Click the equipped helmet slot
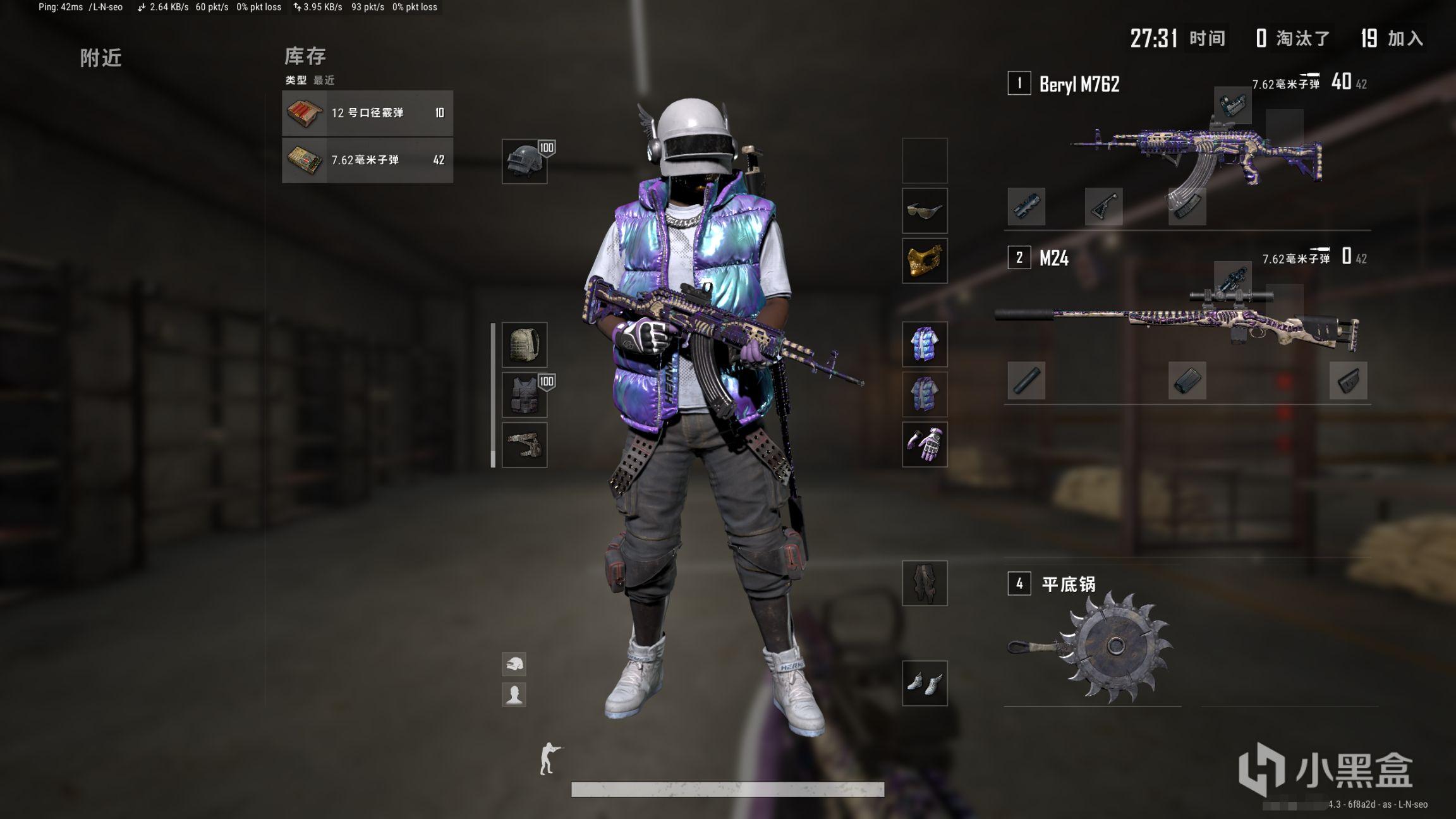Screen dimensions: 1456x819 click(x=525, y=162)
